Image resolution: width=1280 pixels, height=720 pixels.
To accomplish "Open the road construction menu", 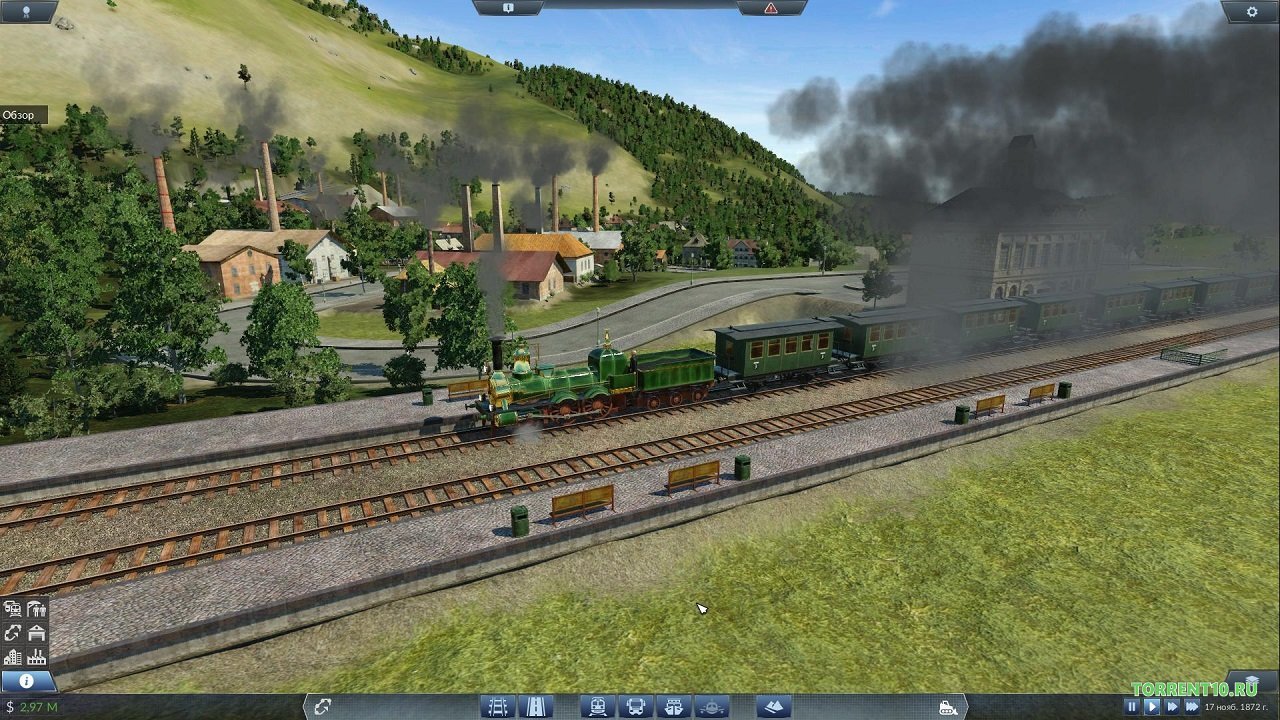I will tap(535, 706).
